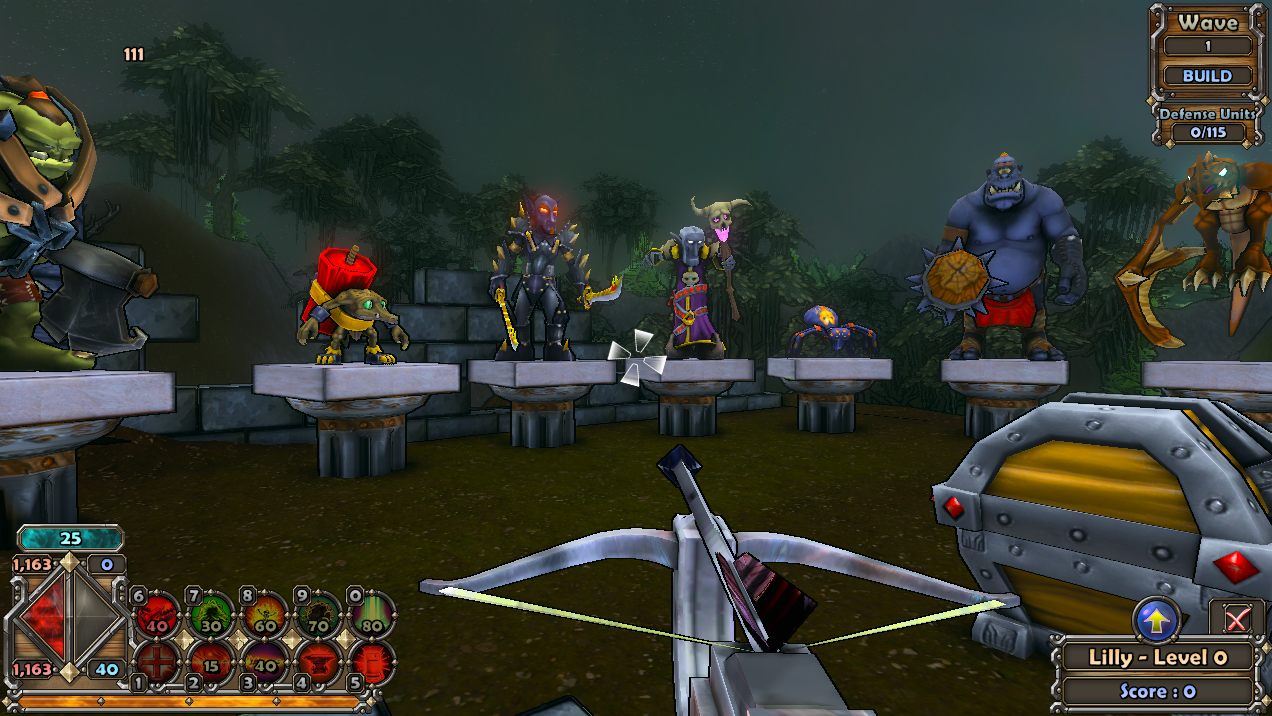Pick the dark green cost-70 defense icon
1272x716 pixels.
[x=319, y=614]
